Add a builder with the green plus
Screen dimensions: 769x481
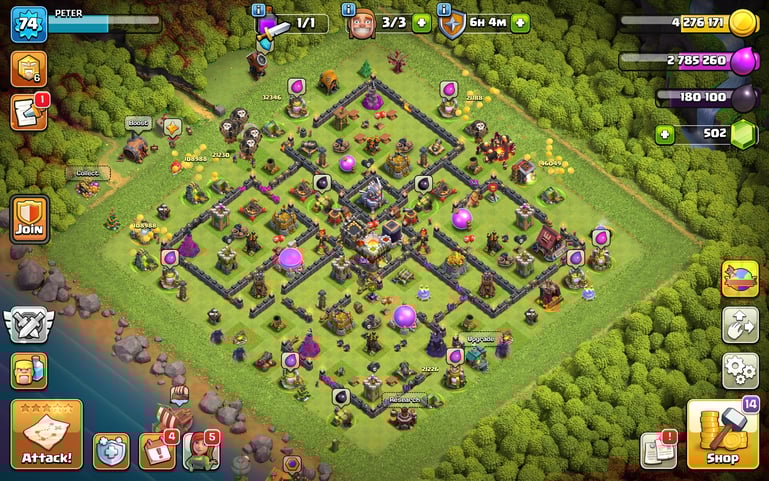[x=421, y=23]
